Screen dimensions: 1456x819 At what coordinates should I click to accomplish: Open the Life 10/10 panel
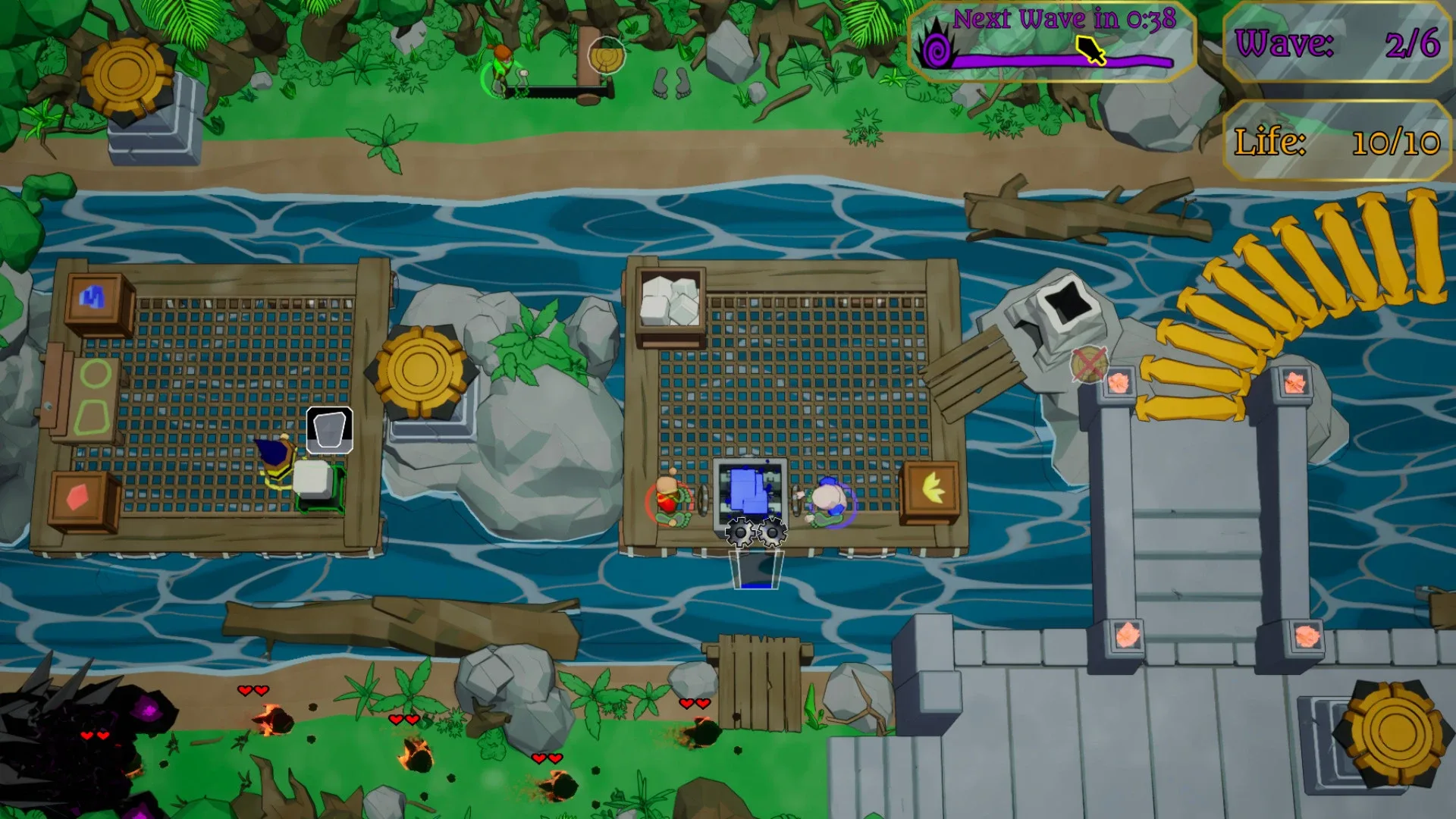pyautogui.click(x=1337, y=140)
